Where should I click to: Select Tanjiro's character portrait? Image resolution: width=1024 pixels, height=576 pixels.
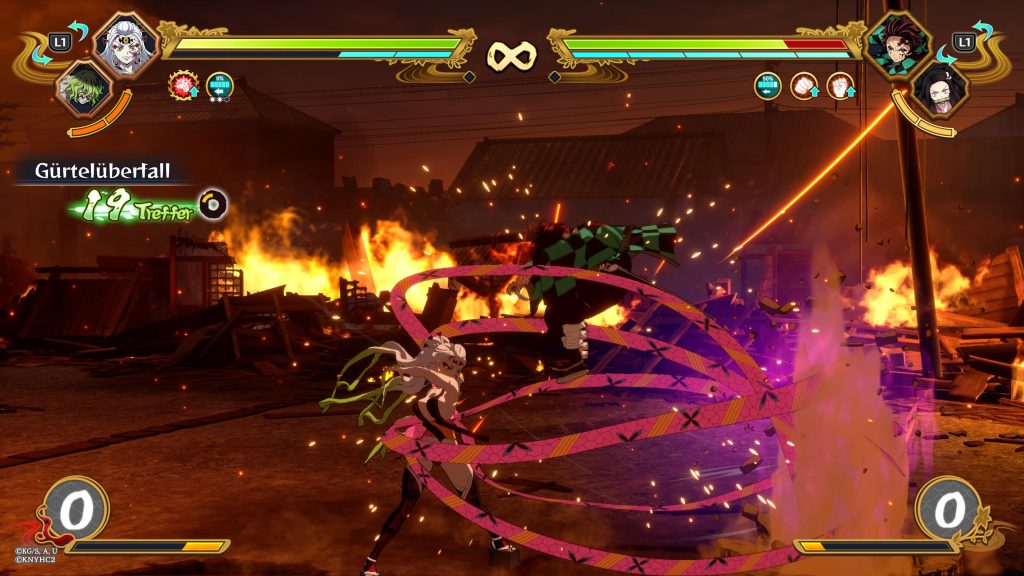coord(897,44)
